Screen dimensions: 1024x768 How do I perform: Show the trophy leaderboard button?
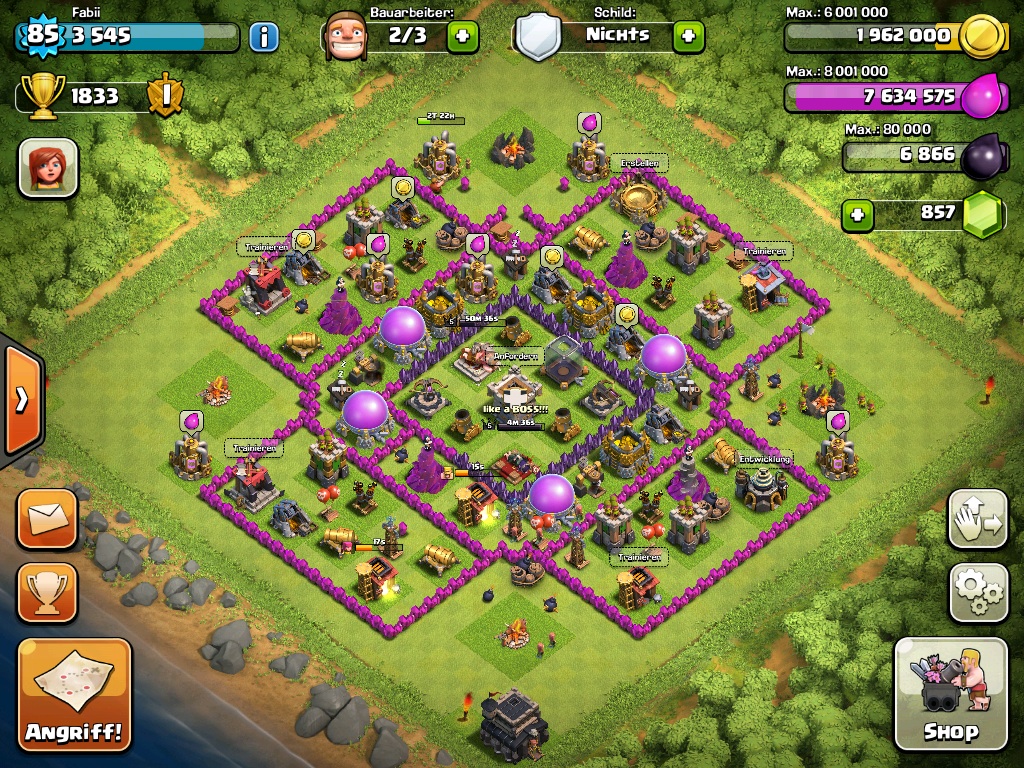pos(46,592)
